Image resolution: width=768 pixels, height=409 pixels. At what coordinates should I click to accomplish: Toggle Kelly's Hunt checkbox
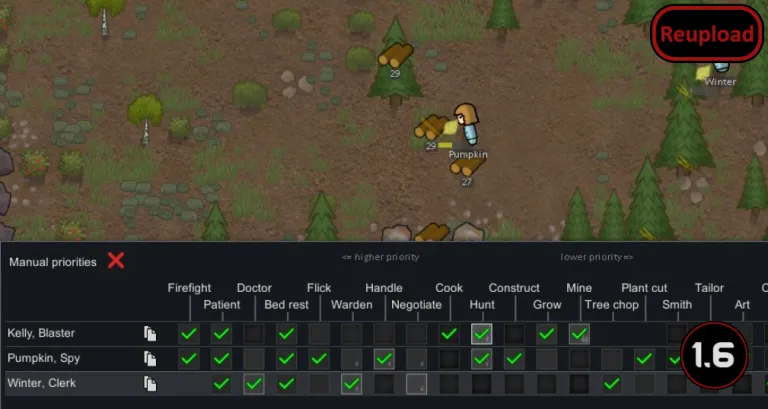tap(482, 333)
